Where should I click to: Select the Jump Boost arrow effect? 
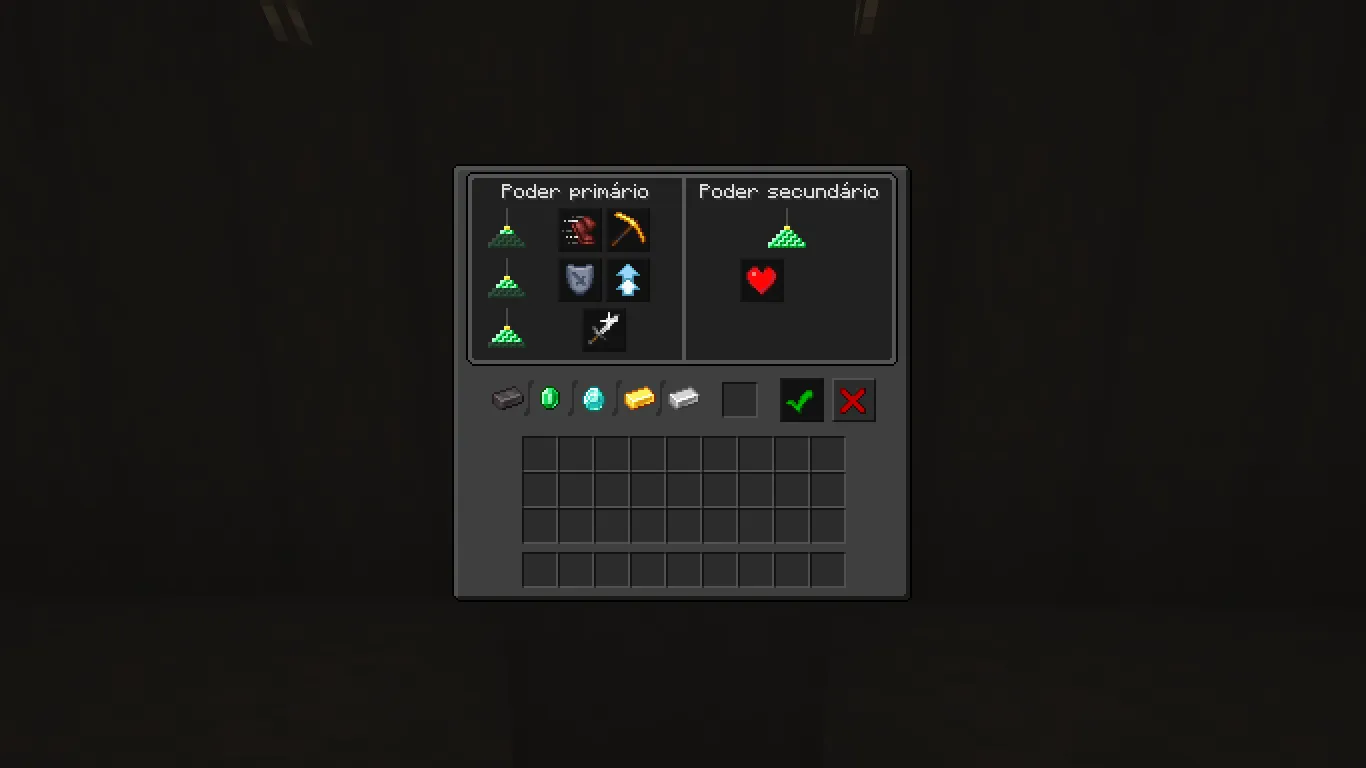(x=628, y=279)
